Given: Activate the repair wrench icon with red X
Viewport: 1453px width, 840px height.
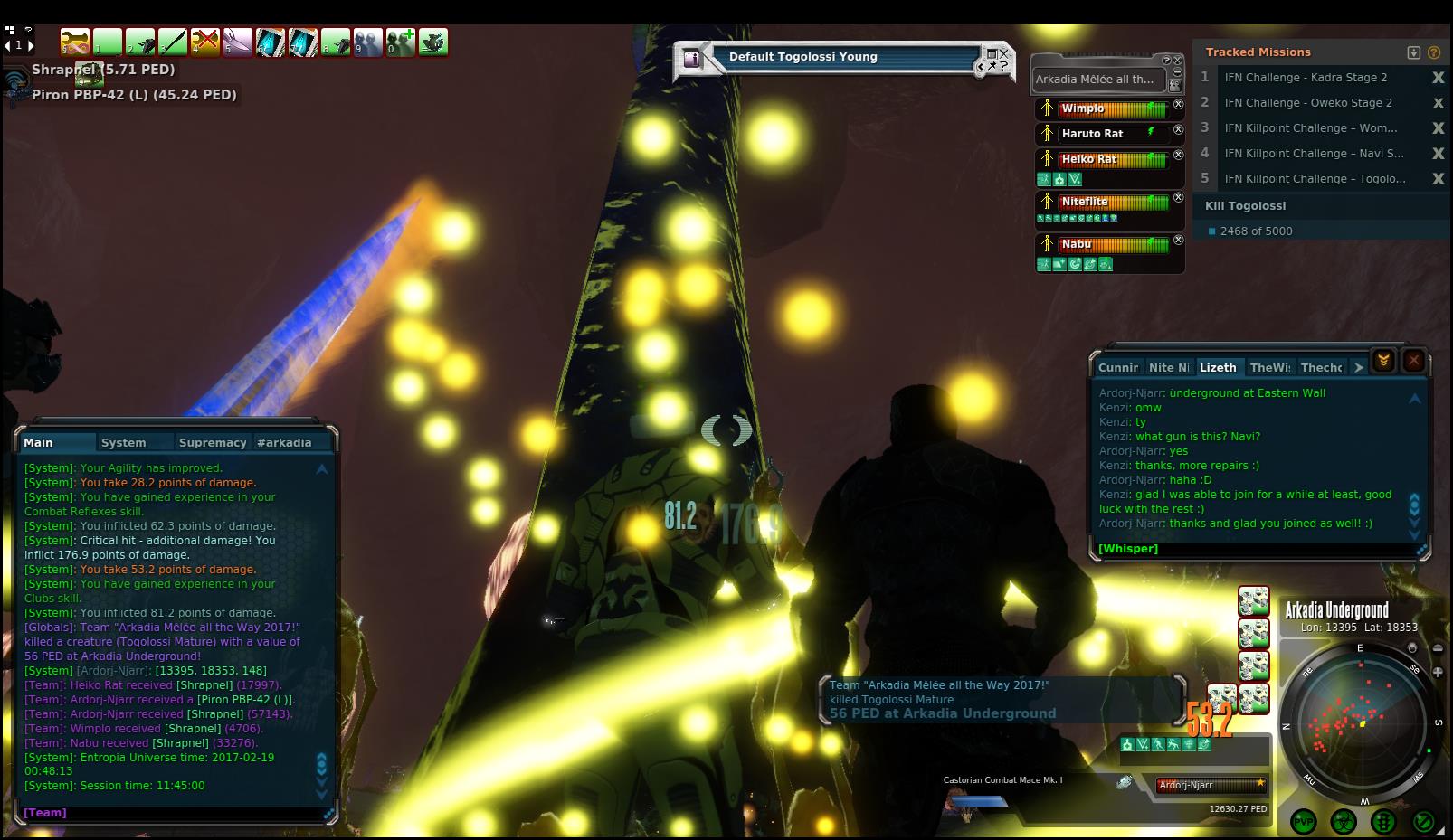Looking at the screenshot, I should (x=205, y=42).
